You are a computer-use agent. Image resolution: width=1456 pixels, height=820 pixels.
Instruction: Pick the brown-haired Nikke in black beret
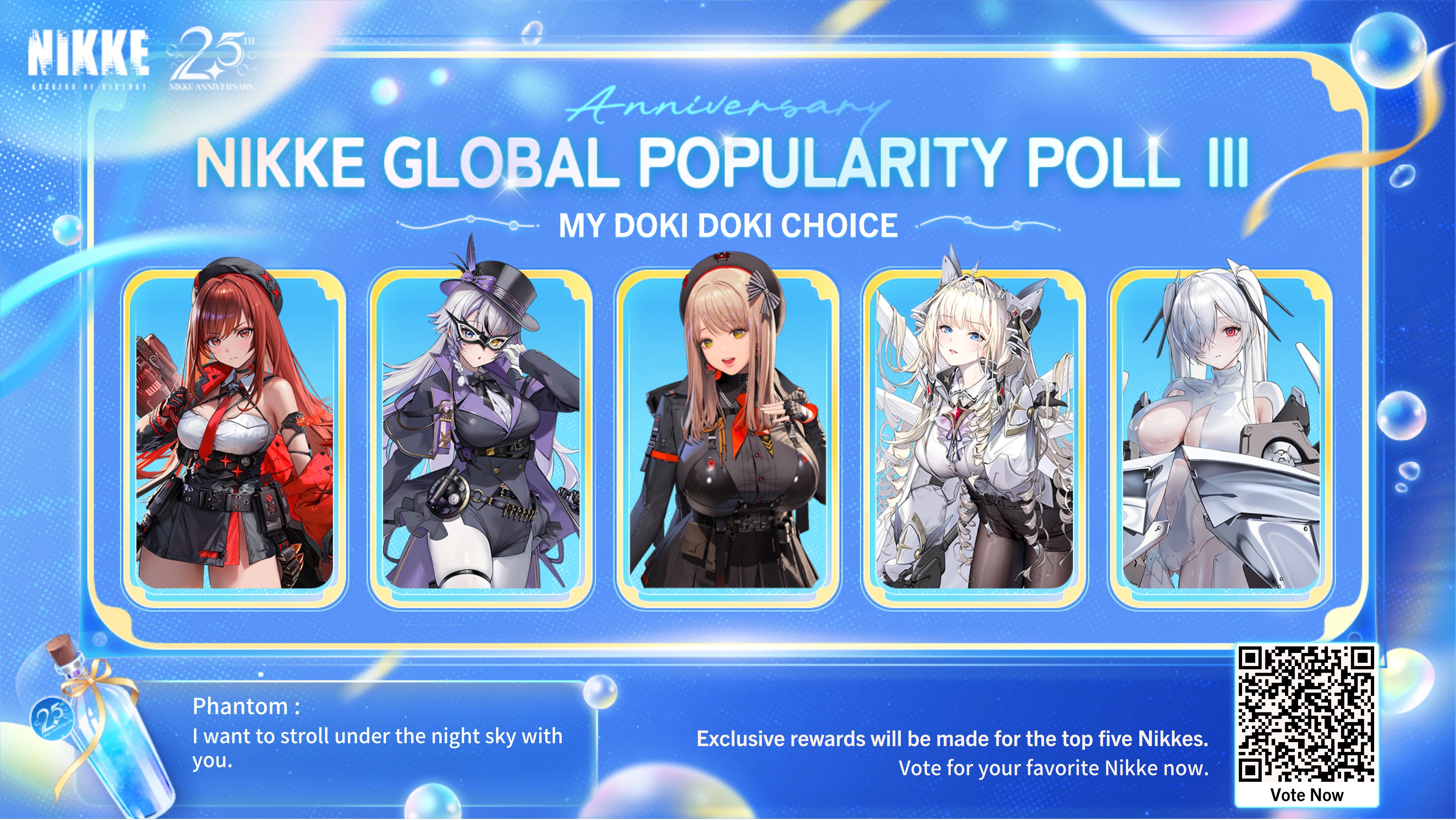pyautogui.click(x=728, y=435)
